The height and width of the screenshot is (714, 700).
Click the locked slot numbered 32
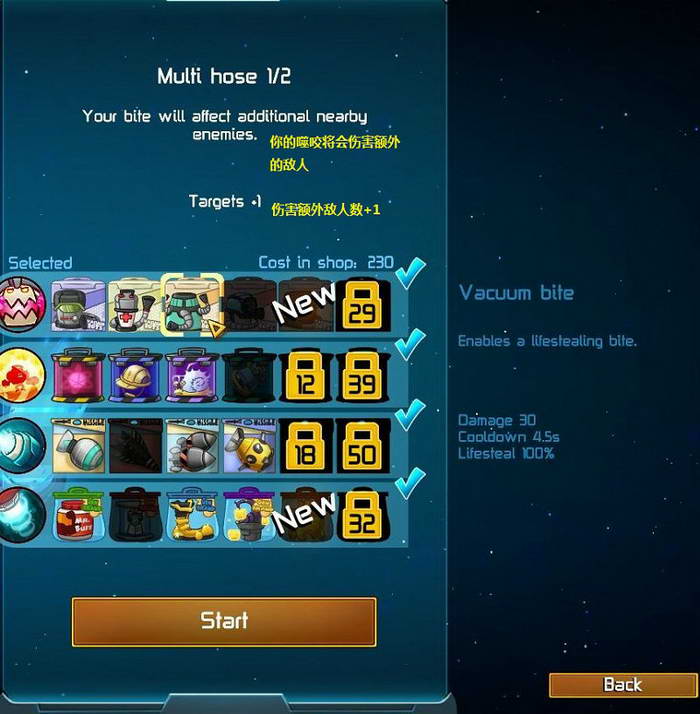(363, 514)
